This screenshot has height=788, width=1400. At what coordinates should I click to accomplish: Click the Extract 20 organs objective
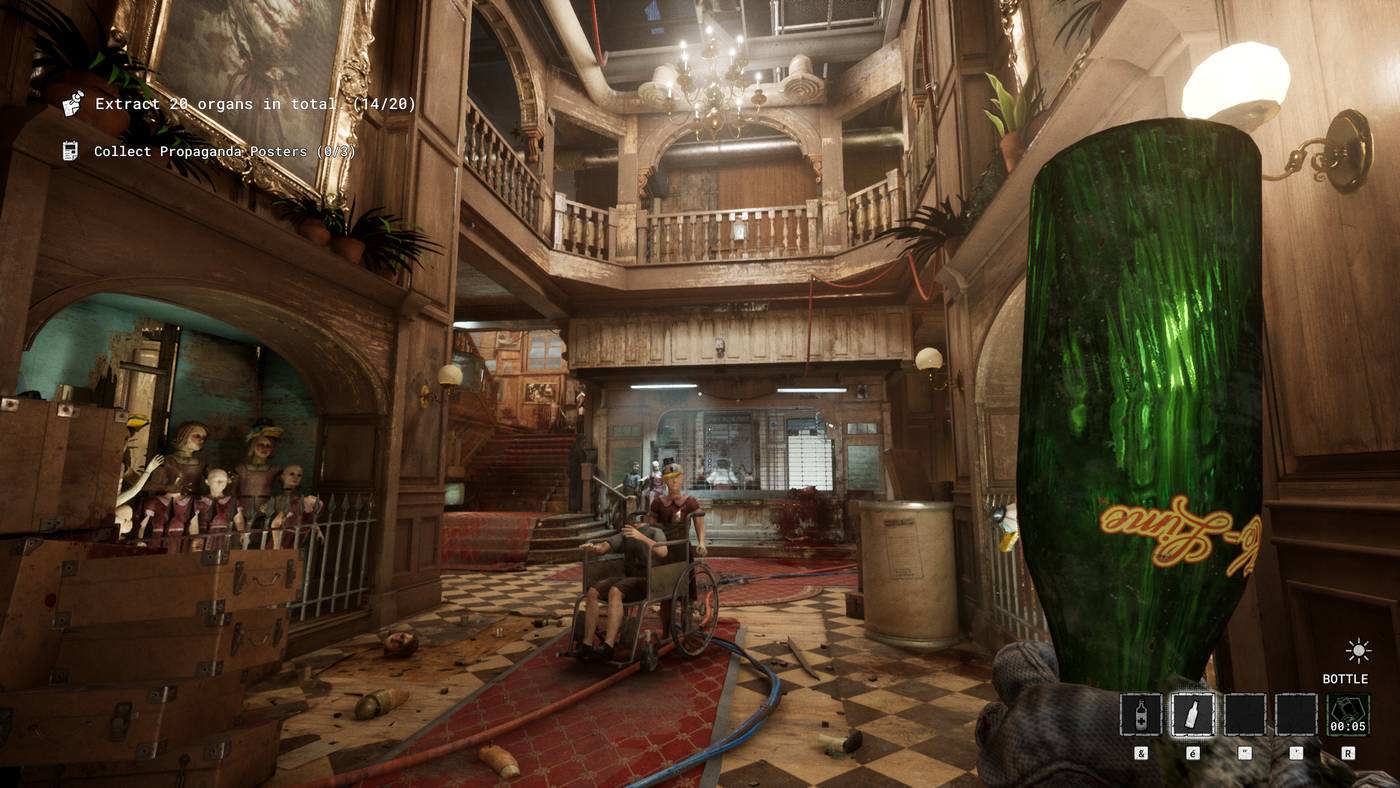pos(255,104)
